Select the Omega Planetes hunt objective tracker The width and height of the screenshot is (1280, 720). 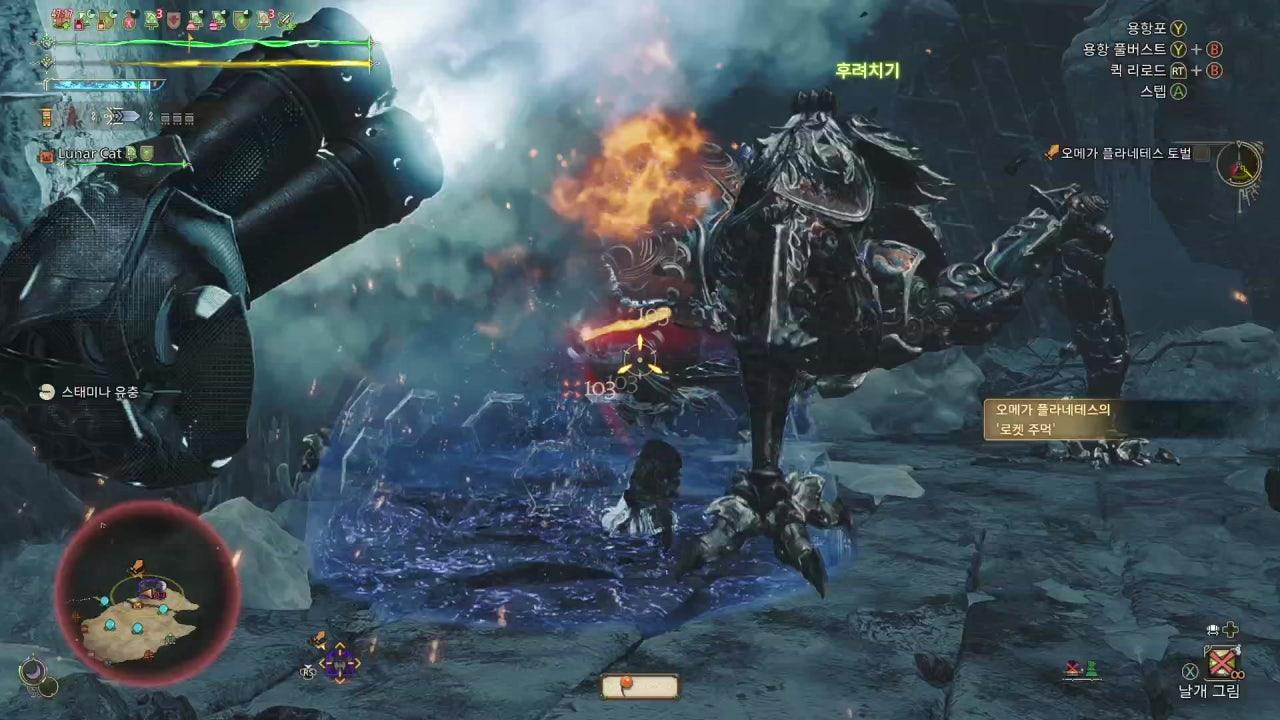pos(1125,153)
